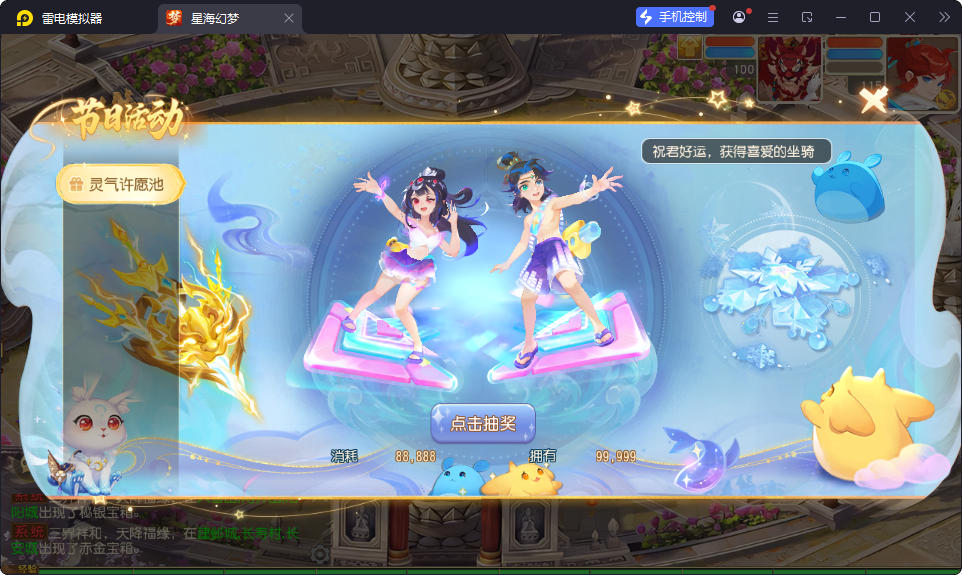Close the 星海幻梦 emulator tab
The height and width of the screenshot is (575, 962).
pos(289,18)
